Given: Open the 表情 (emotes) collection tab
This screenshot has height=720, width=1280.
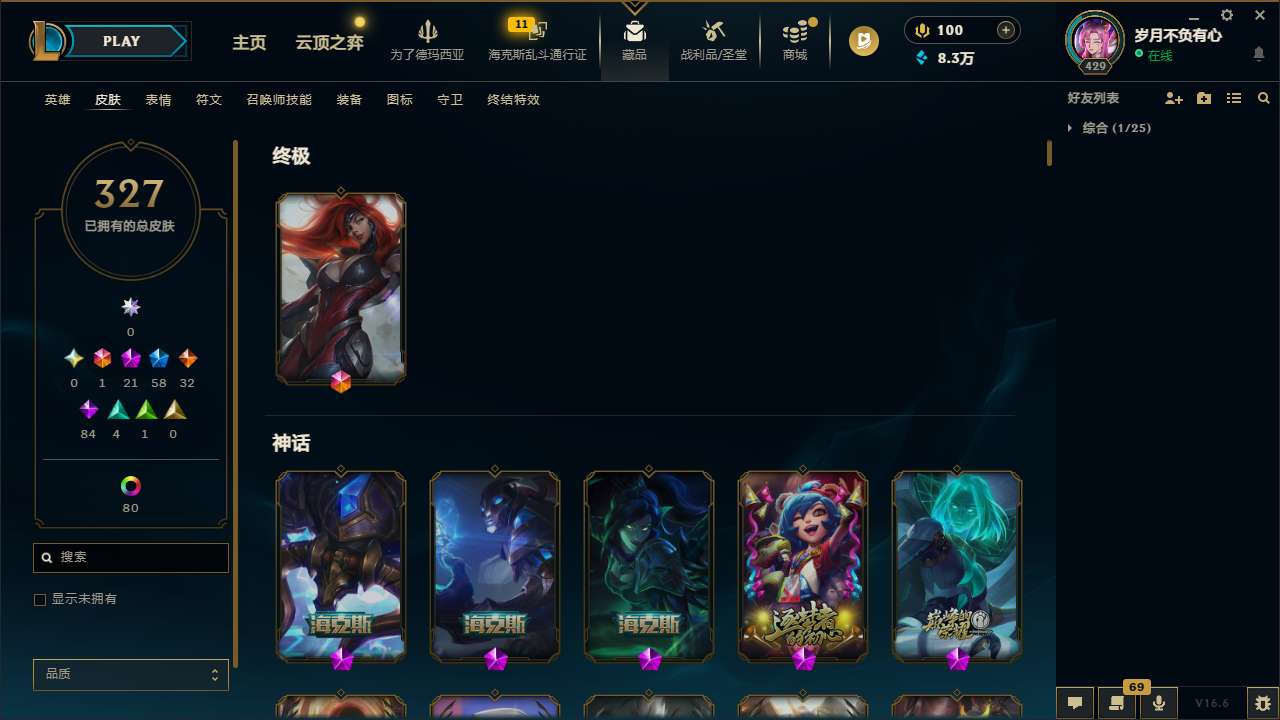Looking at the screenshot, I should [157, 100].
